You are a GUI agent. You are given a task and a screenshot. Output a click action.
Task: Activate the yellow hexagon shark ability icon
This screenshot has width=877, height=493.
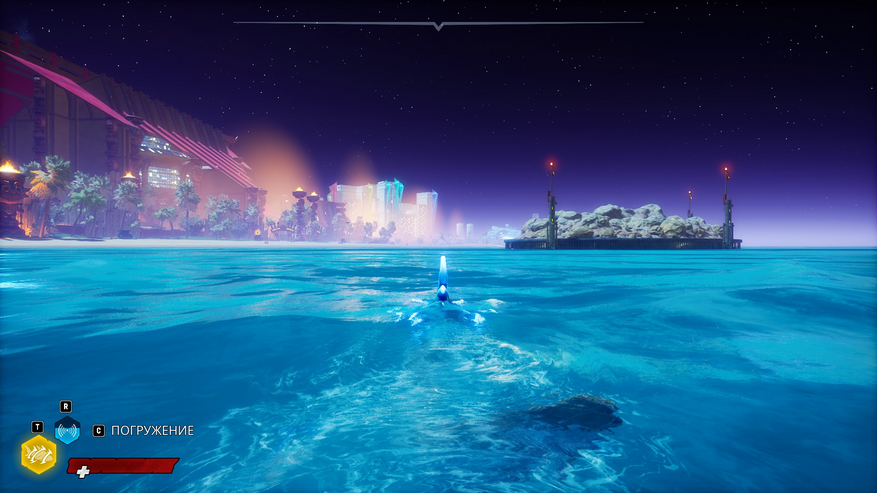[x=38, y=454]
